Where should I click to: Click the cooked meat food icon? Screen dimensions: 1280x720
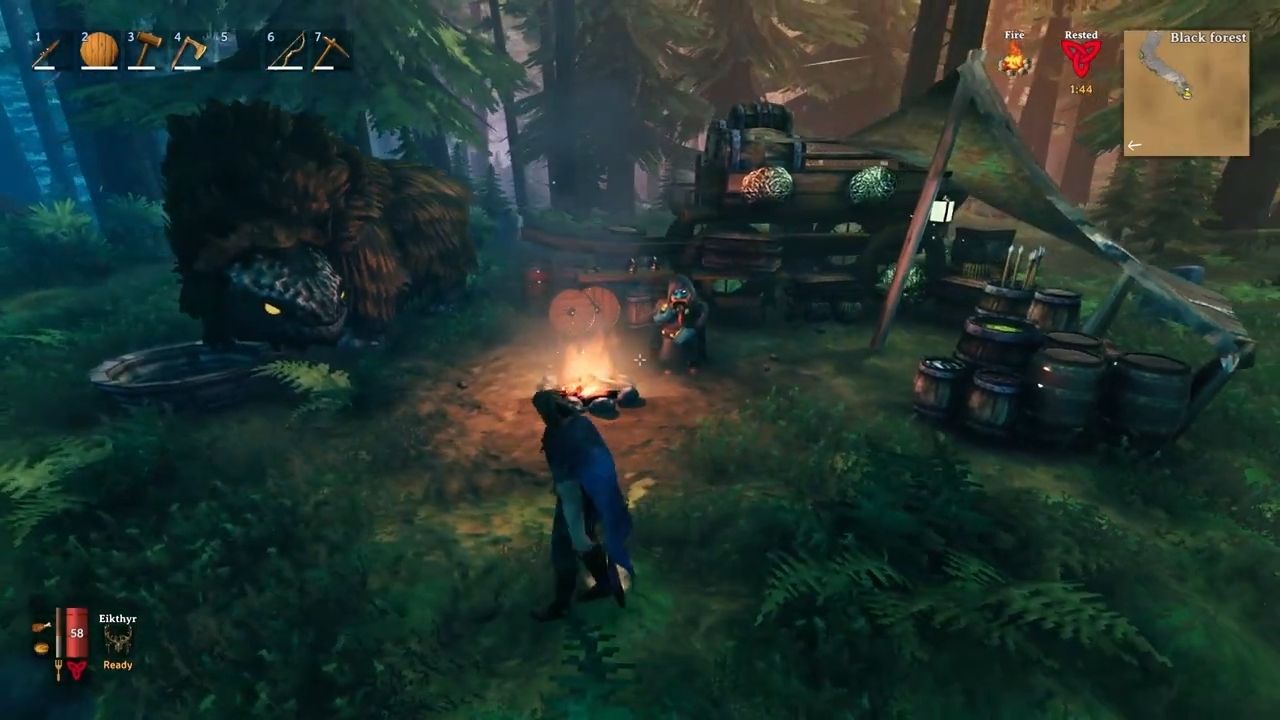[x=41, y=627]
